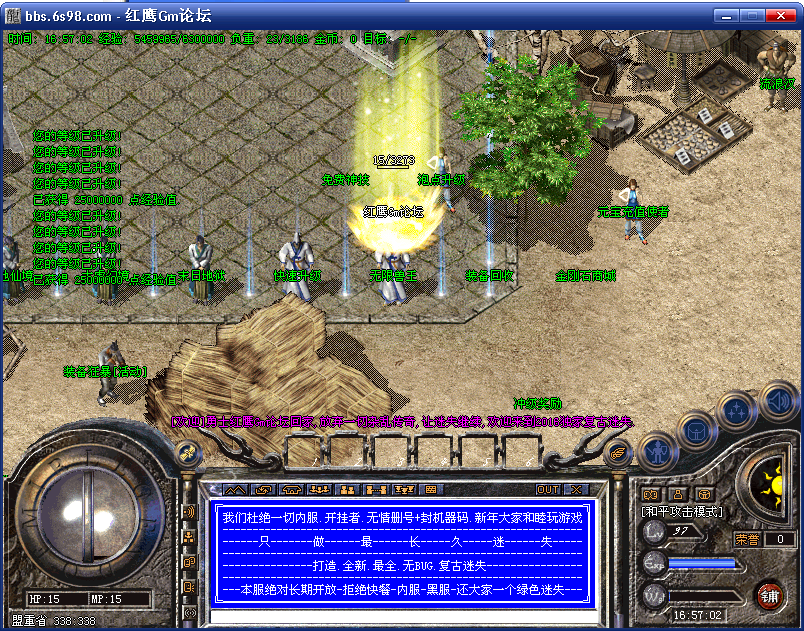
Task: Change the 和平攻击模式 attack mode label
Action: (682, 510)
